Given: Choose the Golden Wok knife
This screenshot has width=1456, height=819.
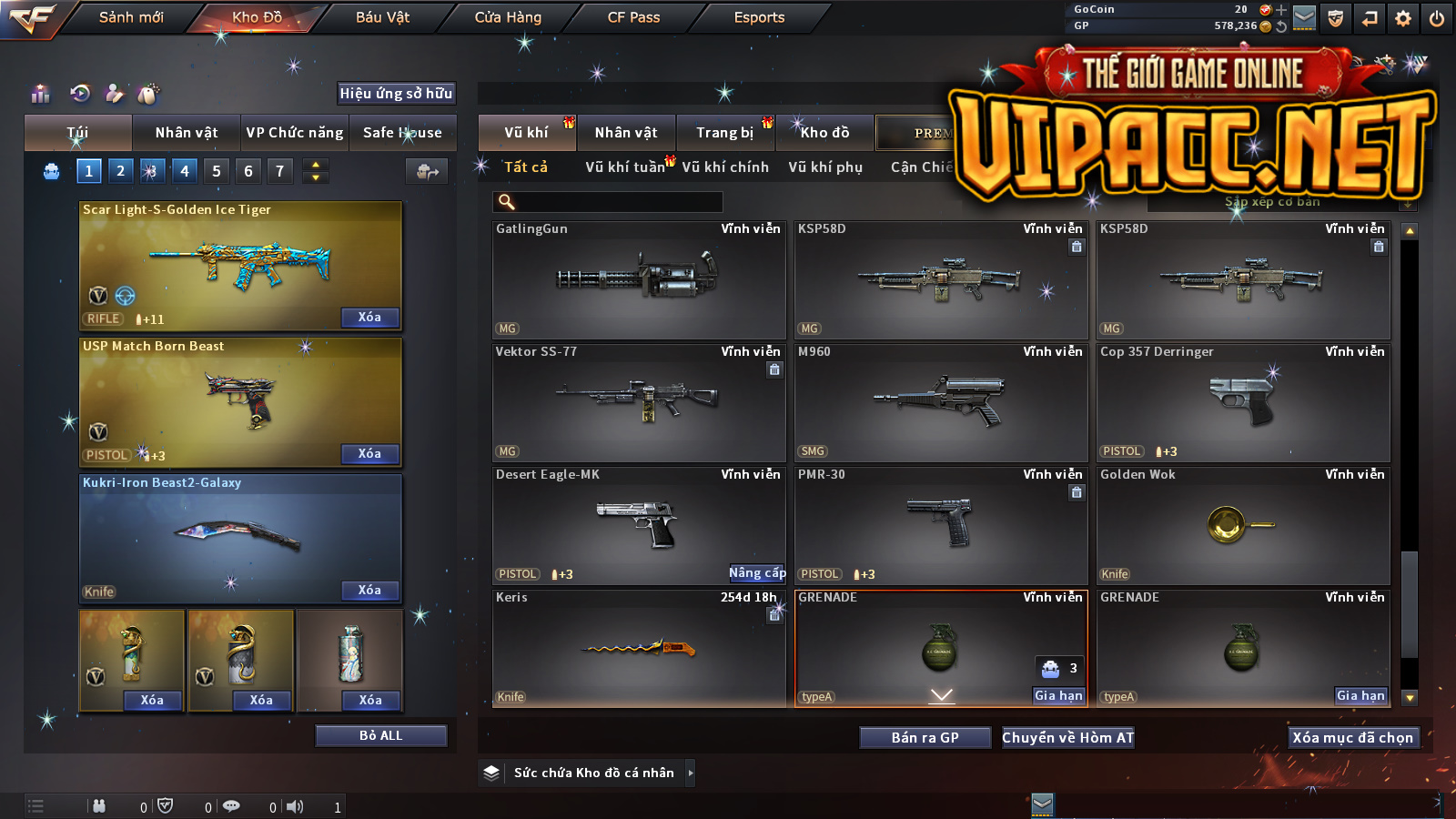Looking at the screenshot, I should pos(1242,525).
